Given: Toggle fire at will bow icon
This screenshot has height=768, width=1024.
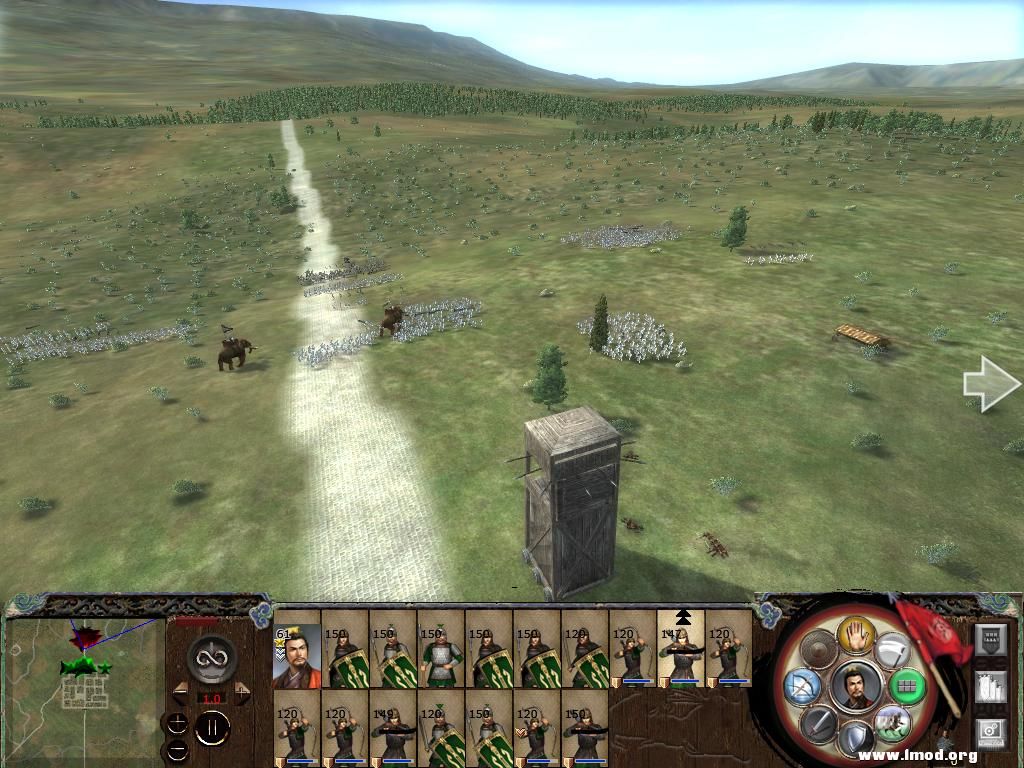Looking at the screenshot, I should [802, 686].
